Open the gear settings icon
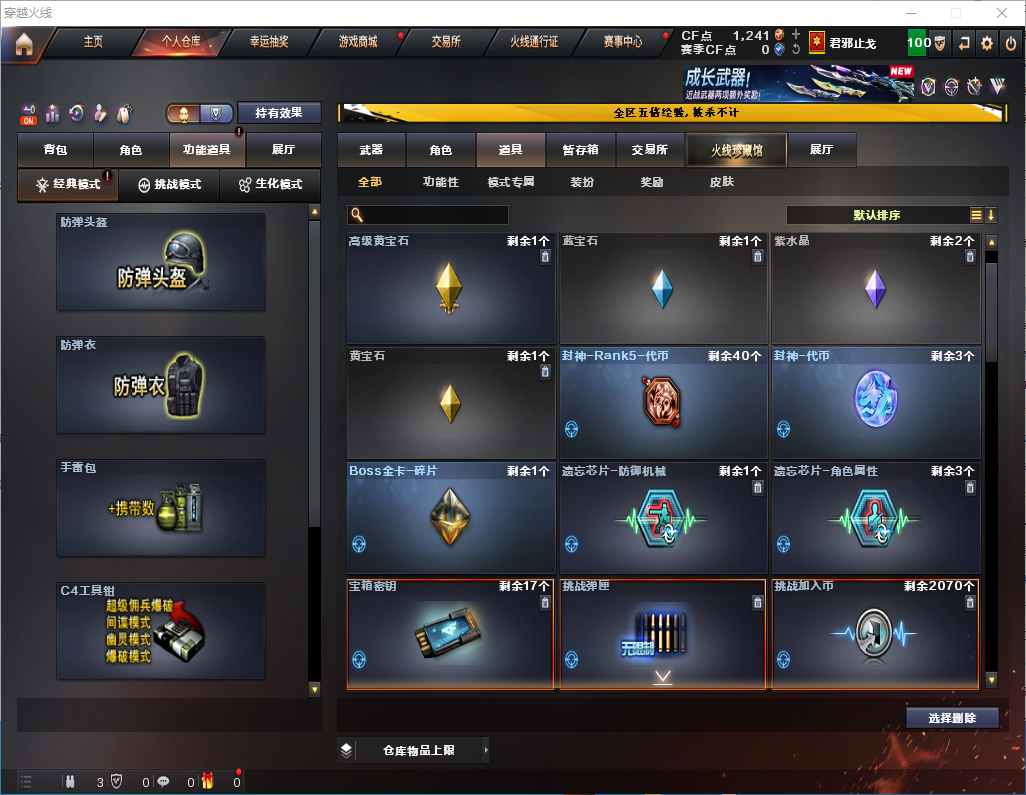The image size is (1026, 795). [987, 43]
